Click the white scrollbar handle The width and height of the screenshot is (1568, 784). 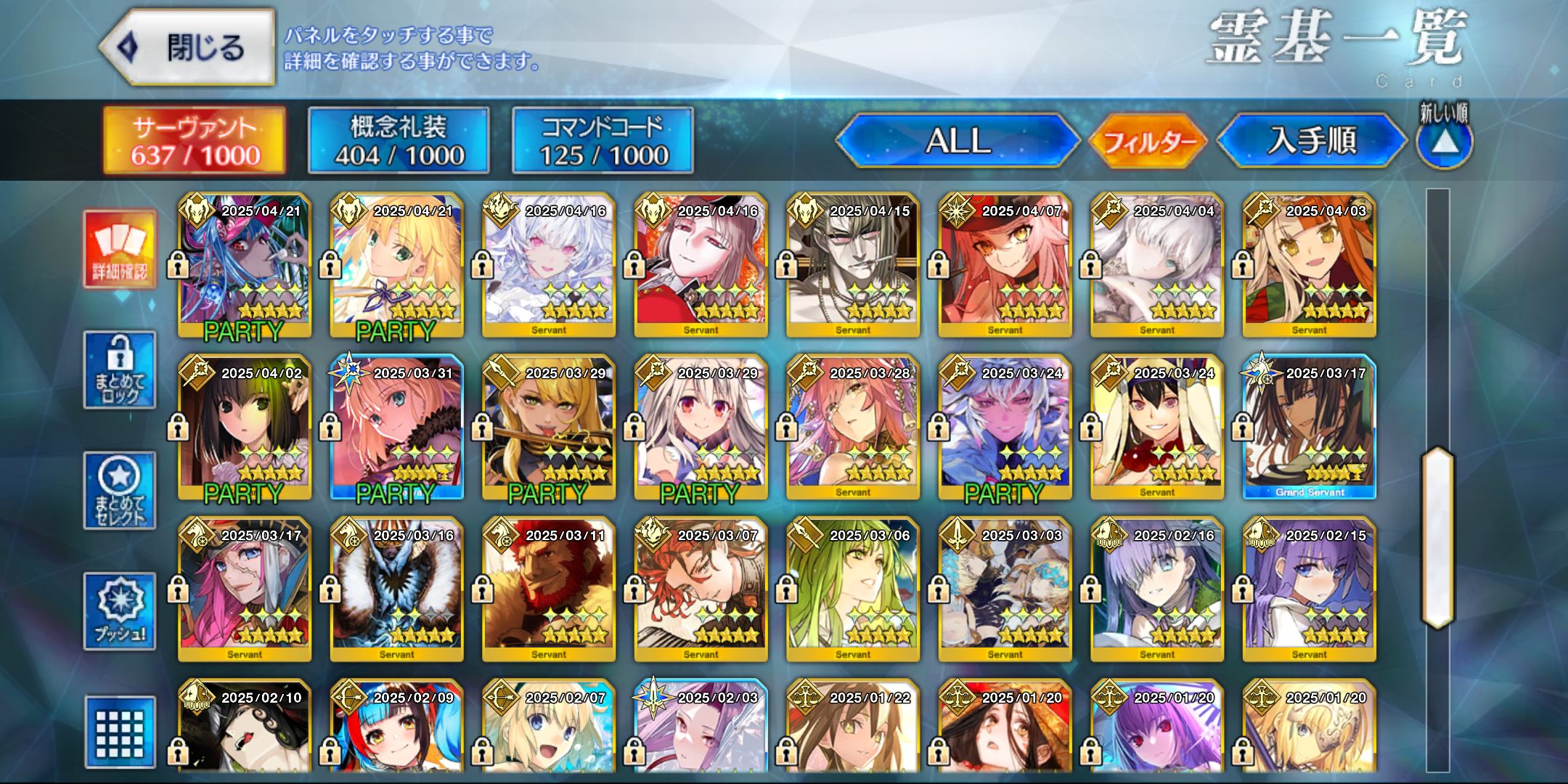point(1437,537)
